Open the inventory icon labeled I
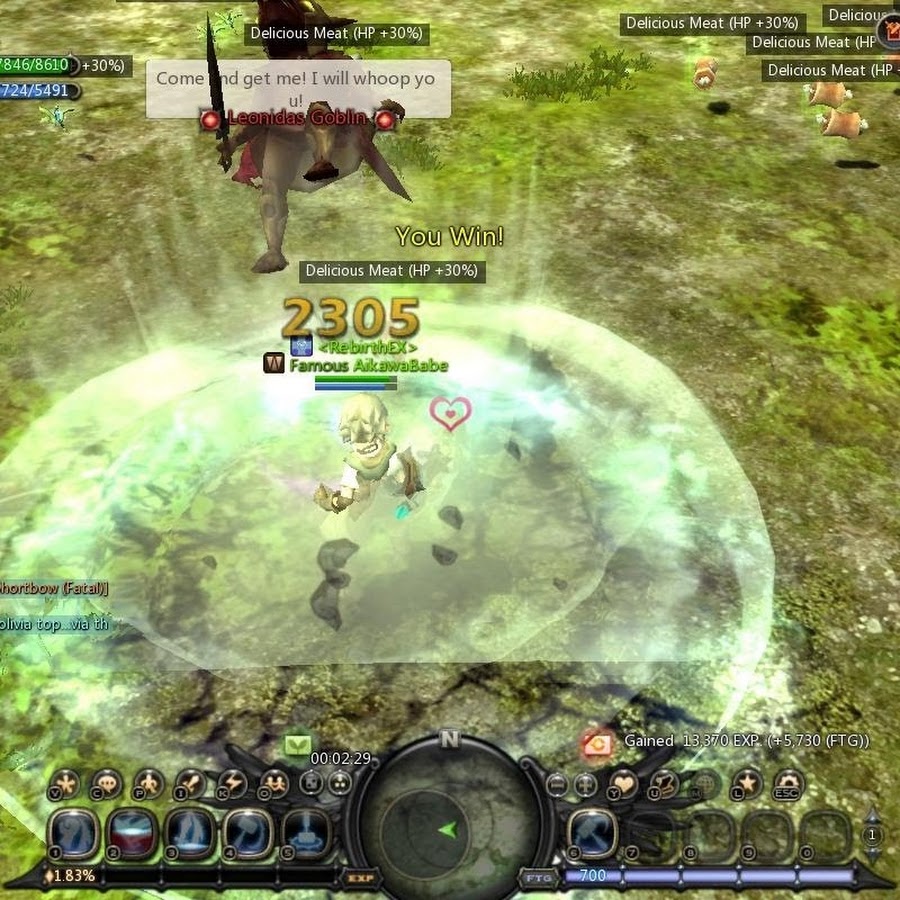This screenshot has height=900, width=900. pos(190,784)
